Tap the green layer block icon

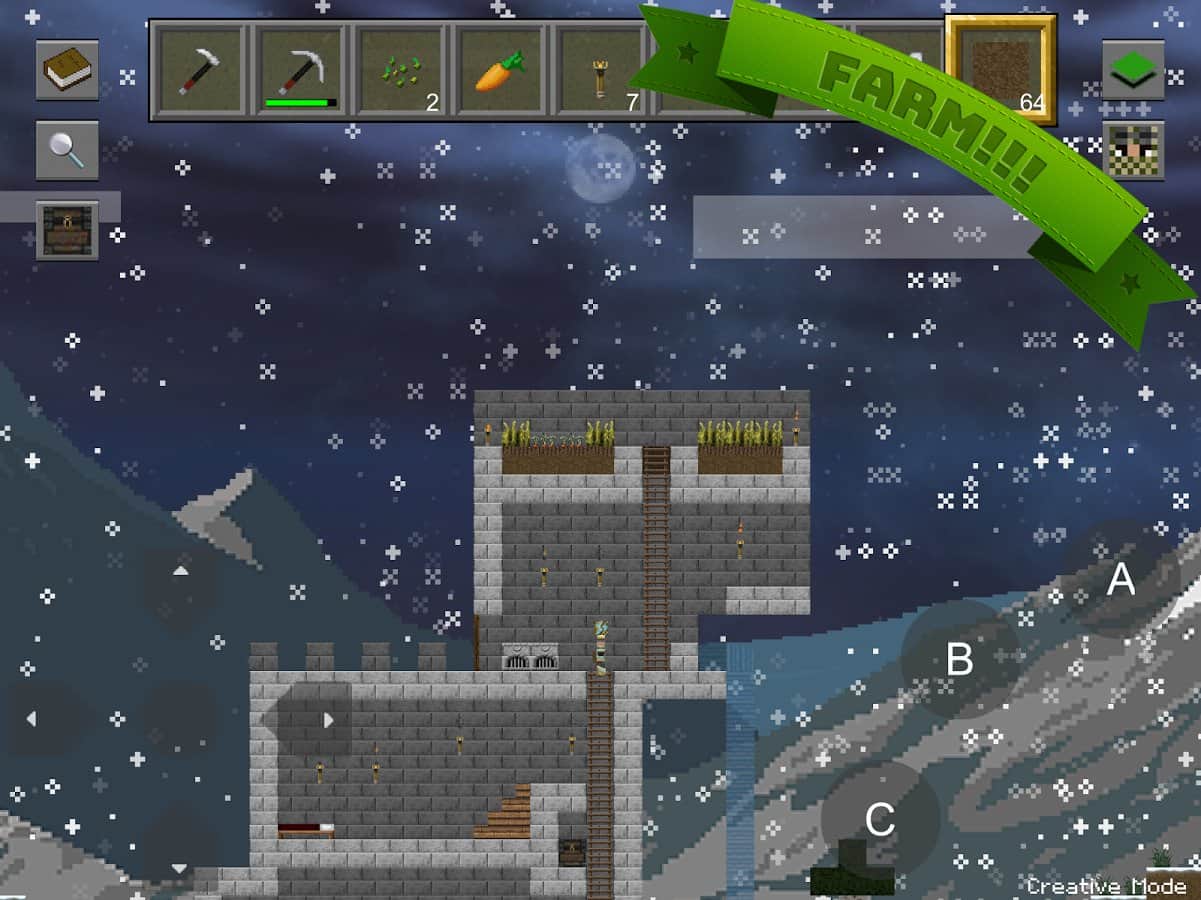pyautogui.click(x=1133, y=70)
